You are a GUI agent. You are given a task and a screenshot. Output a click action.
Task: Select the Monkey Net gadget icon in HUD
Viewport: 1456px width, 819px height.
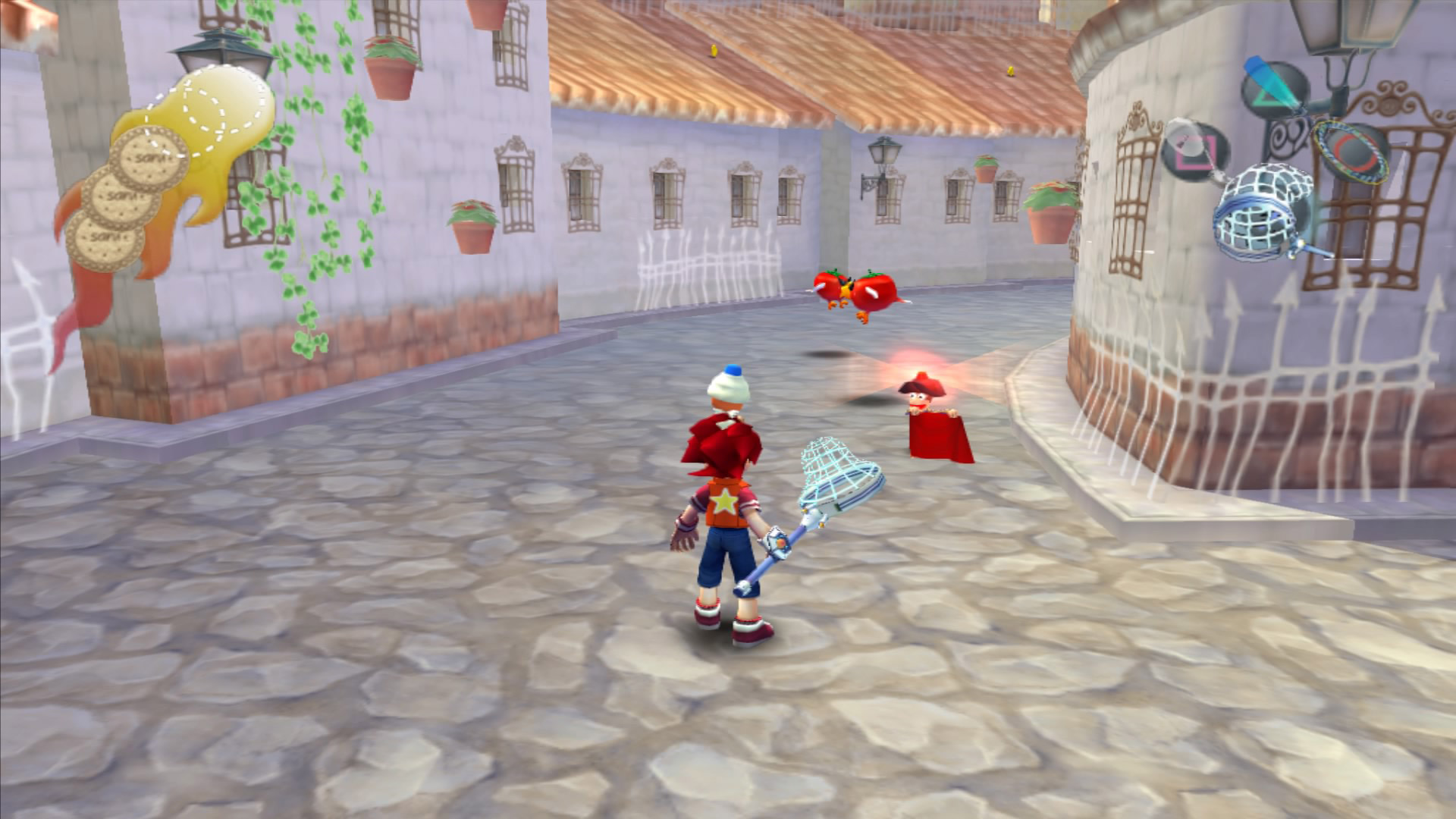pyautogui.click(x=1255, y=220)
